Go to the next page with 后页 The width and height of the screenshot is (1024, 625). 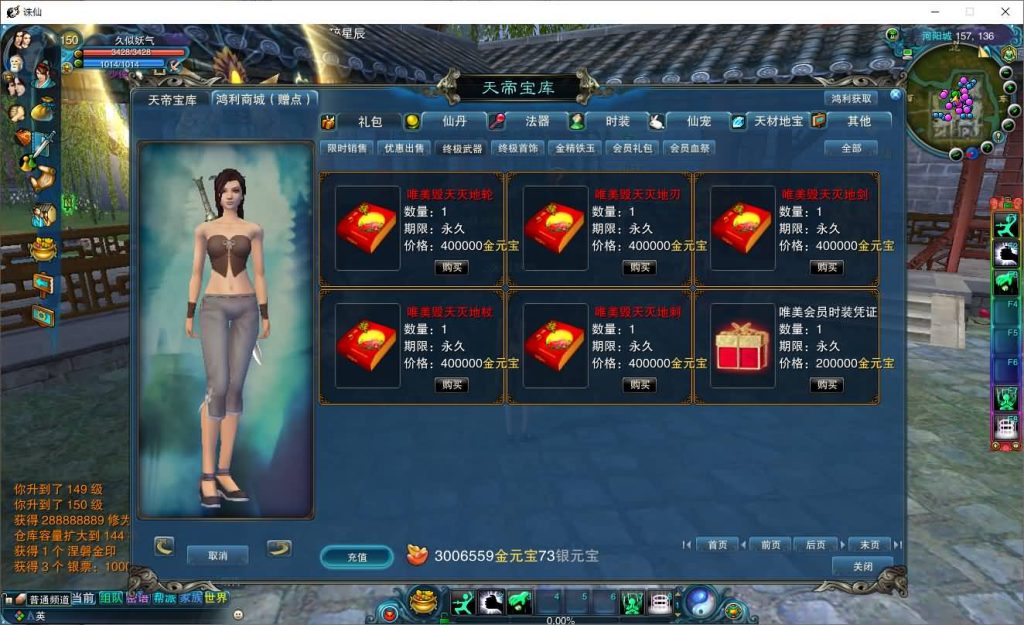tap(815, 545)
